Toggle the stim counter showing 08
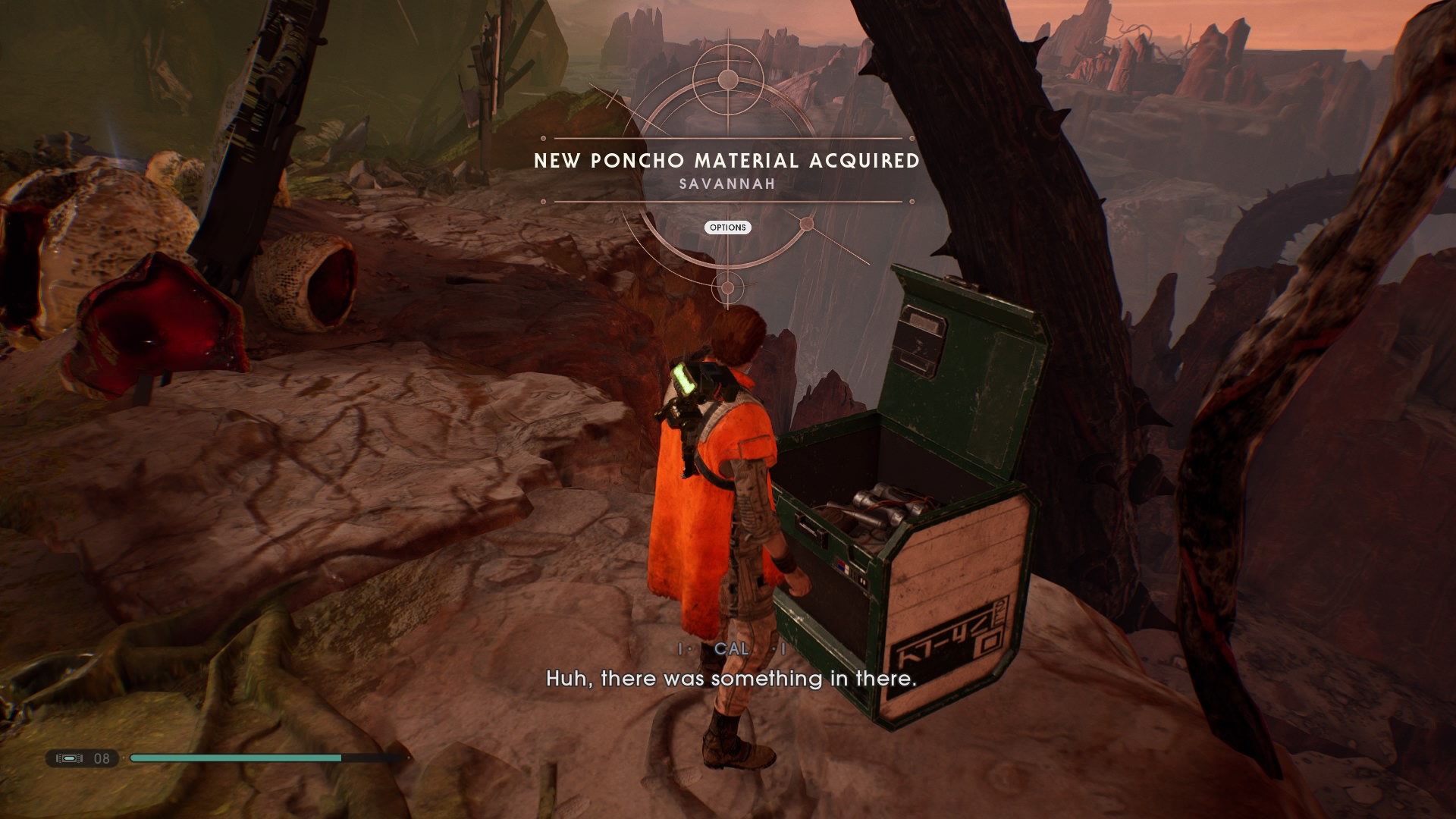This screenshot has height=819, width=1456. coord(102,758)
